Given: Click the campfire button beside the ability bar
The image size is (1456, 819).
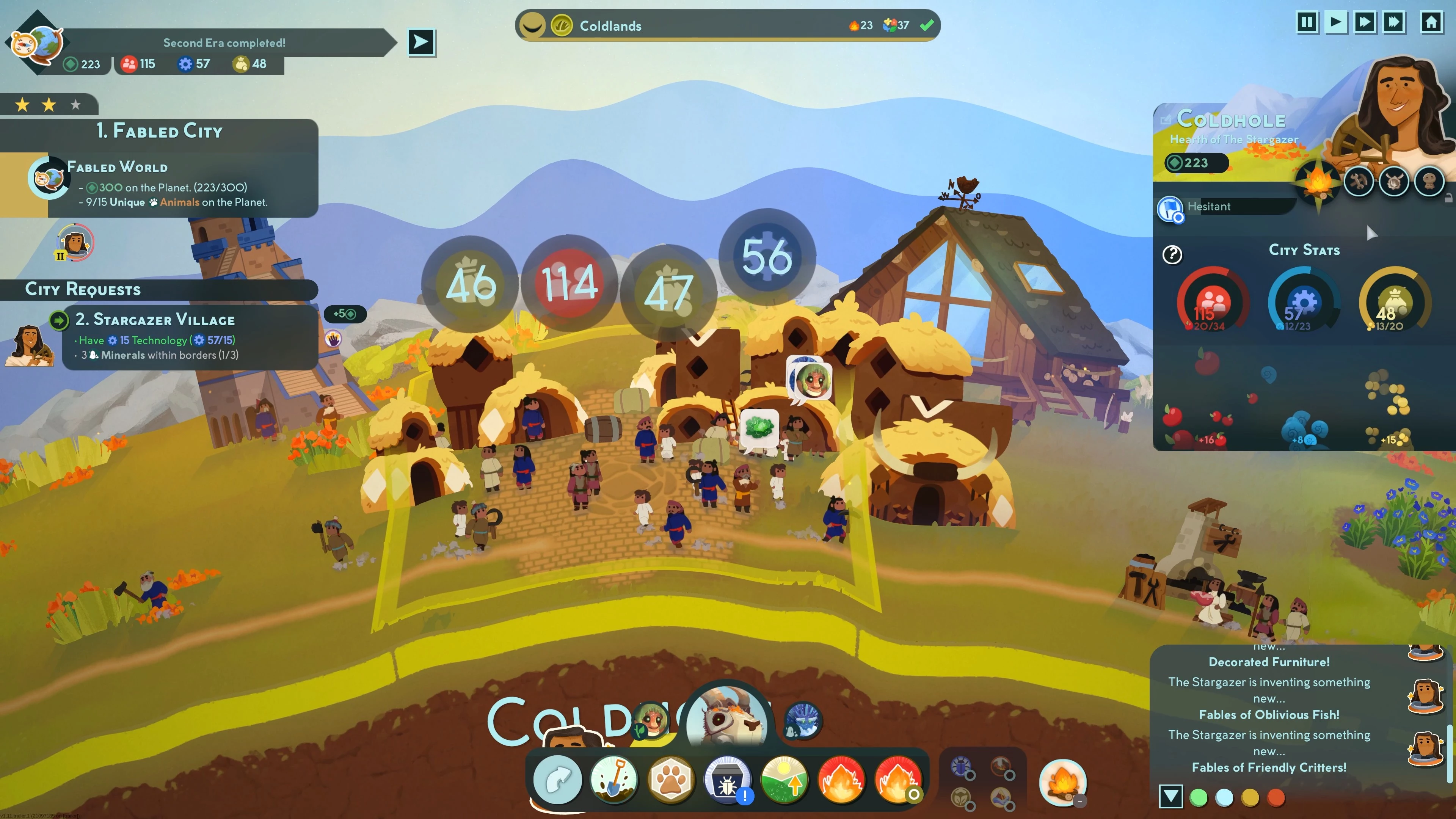Looking at the screenshot, I should [x=1062, y=782].
